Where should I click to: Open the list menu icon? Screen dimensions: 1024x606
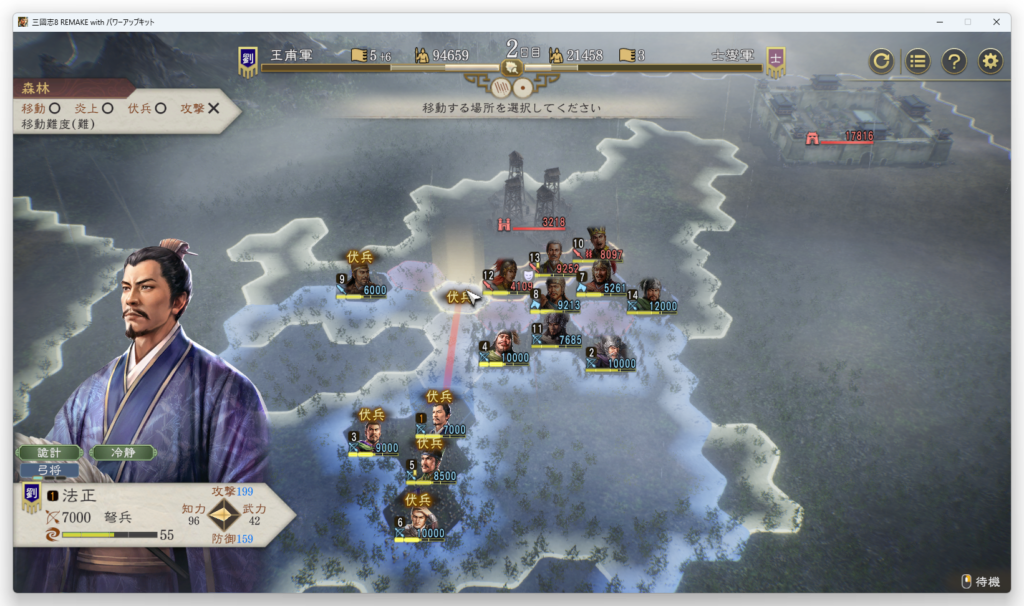tap(918, 61)
